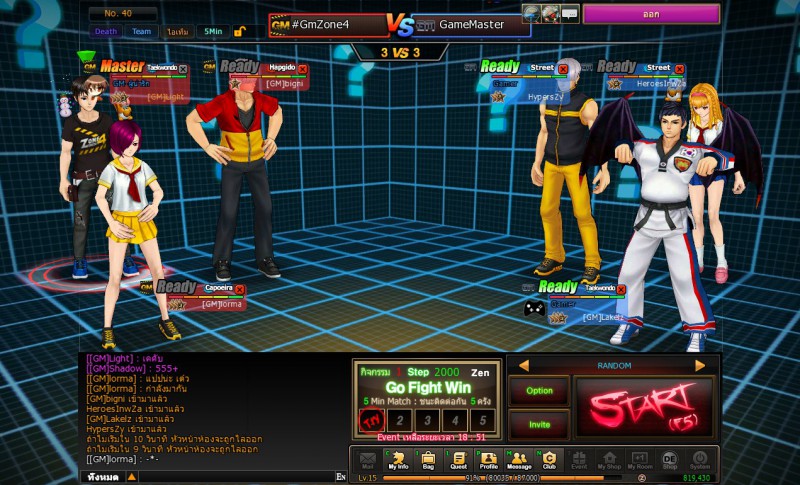Click the chat input field
The image size is (800, 485).
[220, 477]
